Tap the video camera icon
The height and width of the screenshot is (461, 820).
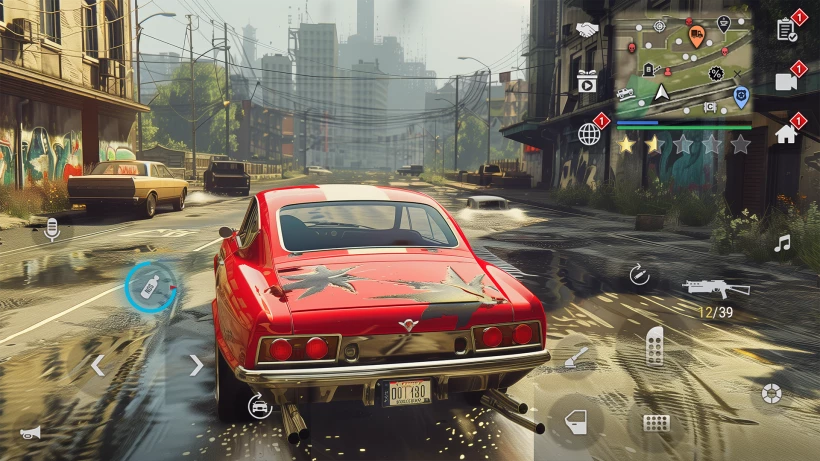click(786, 82)
